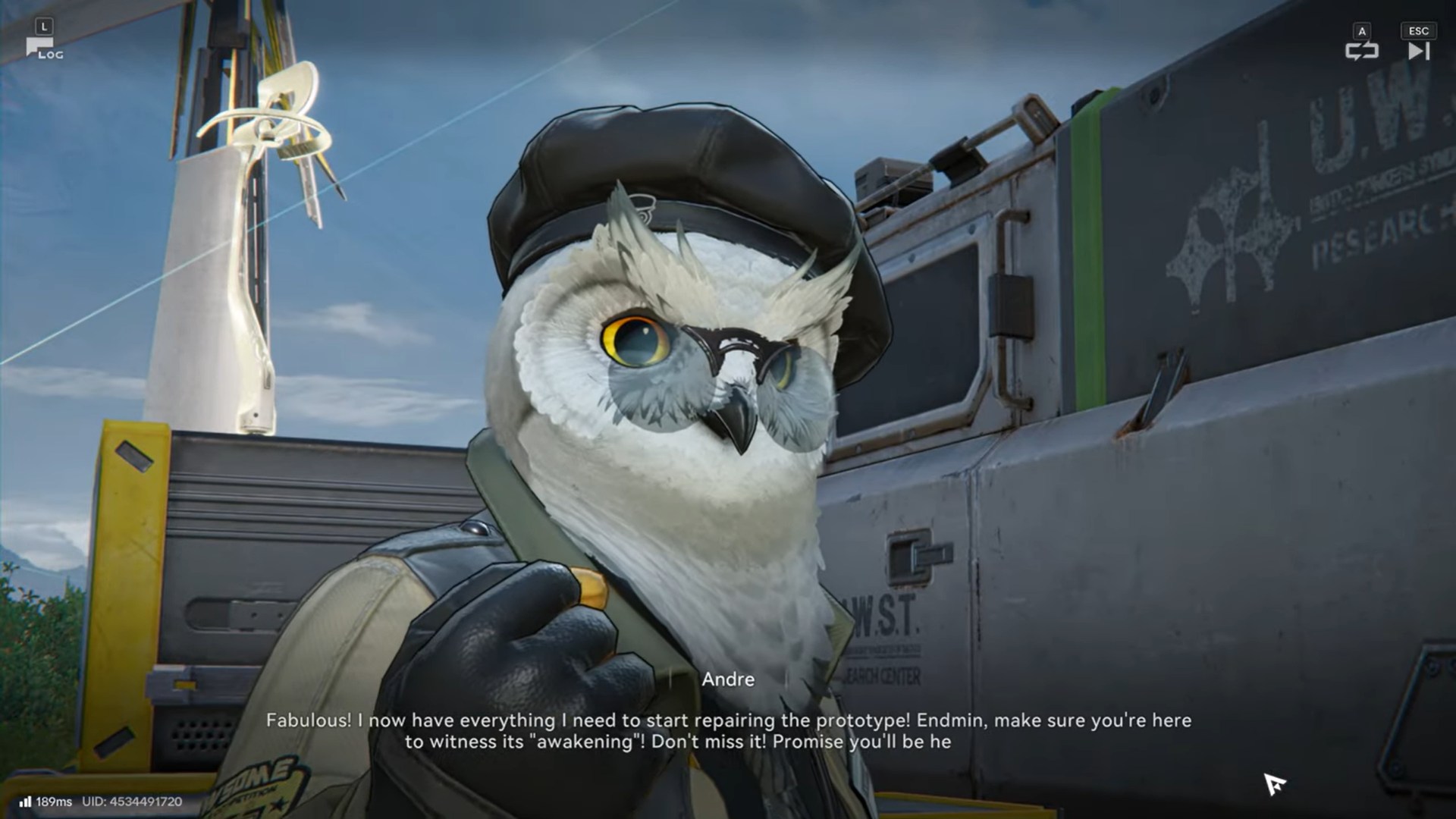Click the fast-forward playback icon
The image size is (1456, 819).
pos(1417,51)
